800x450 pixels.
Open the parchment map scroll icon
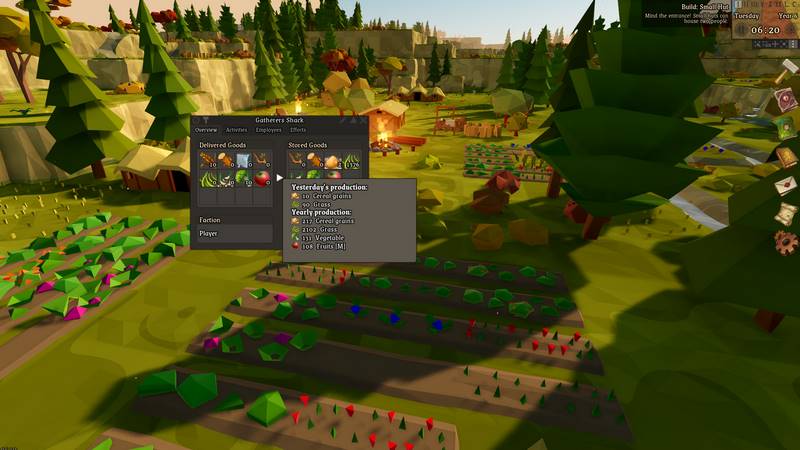point(786,212)
